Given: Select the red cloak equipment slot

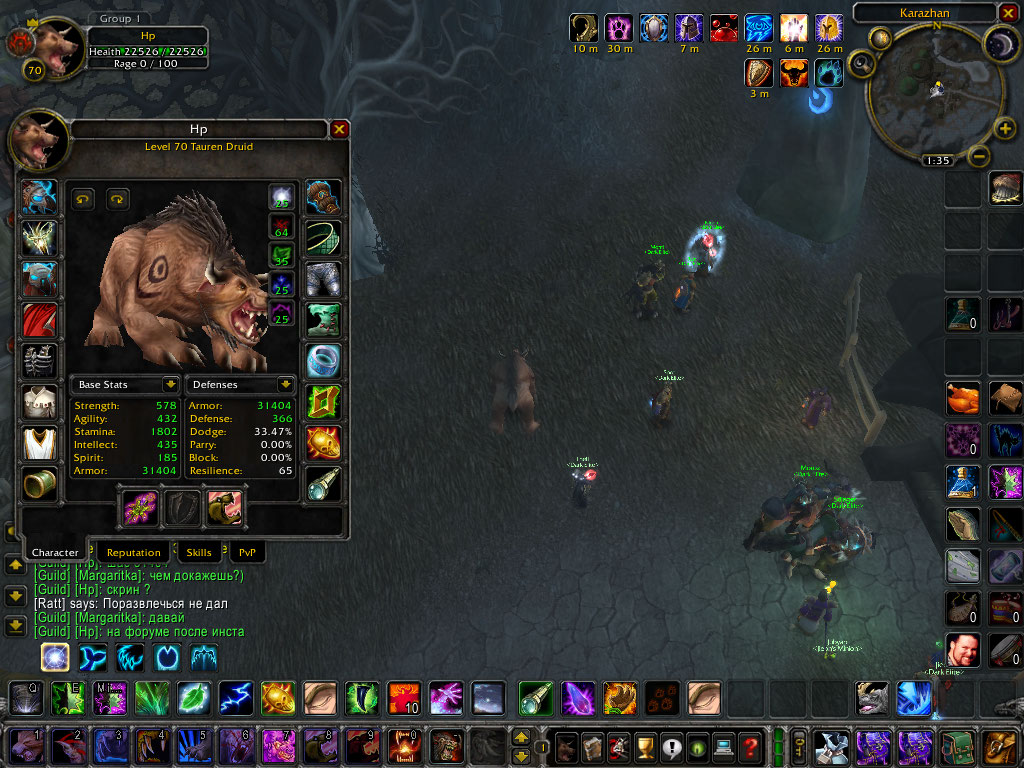Looking at the screenshot, I should (39, 320).
